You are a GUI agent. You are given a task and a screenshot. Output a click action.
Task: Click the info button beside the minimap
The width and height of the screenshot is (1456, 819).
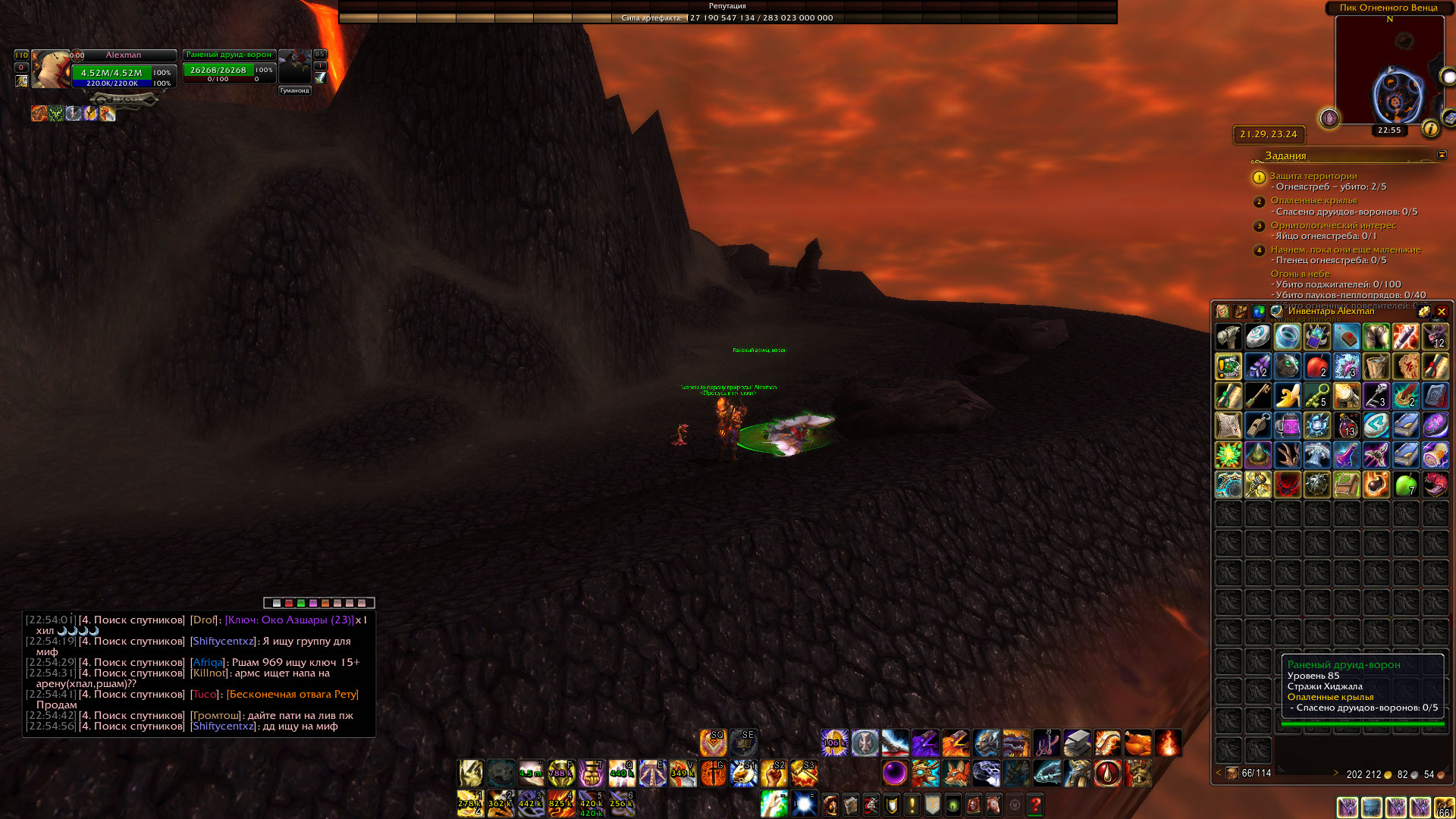click(1430, 128)
